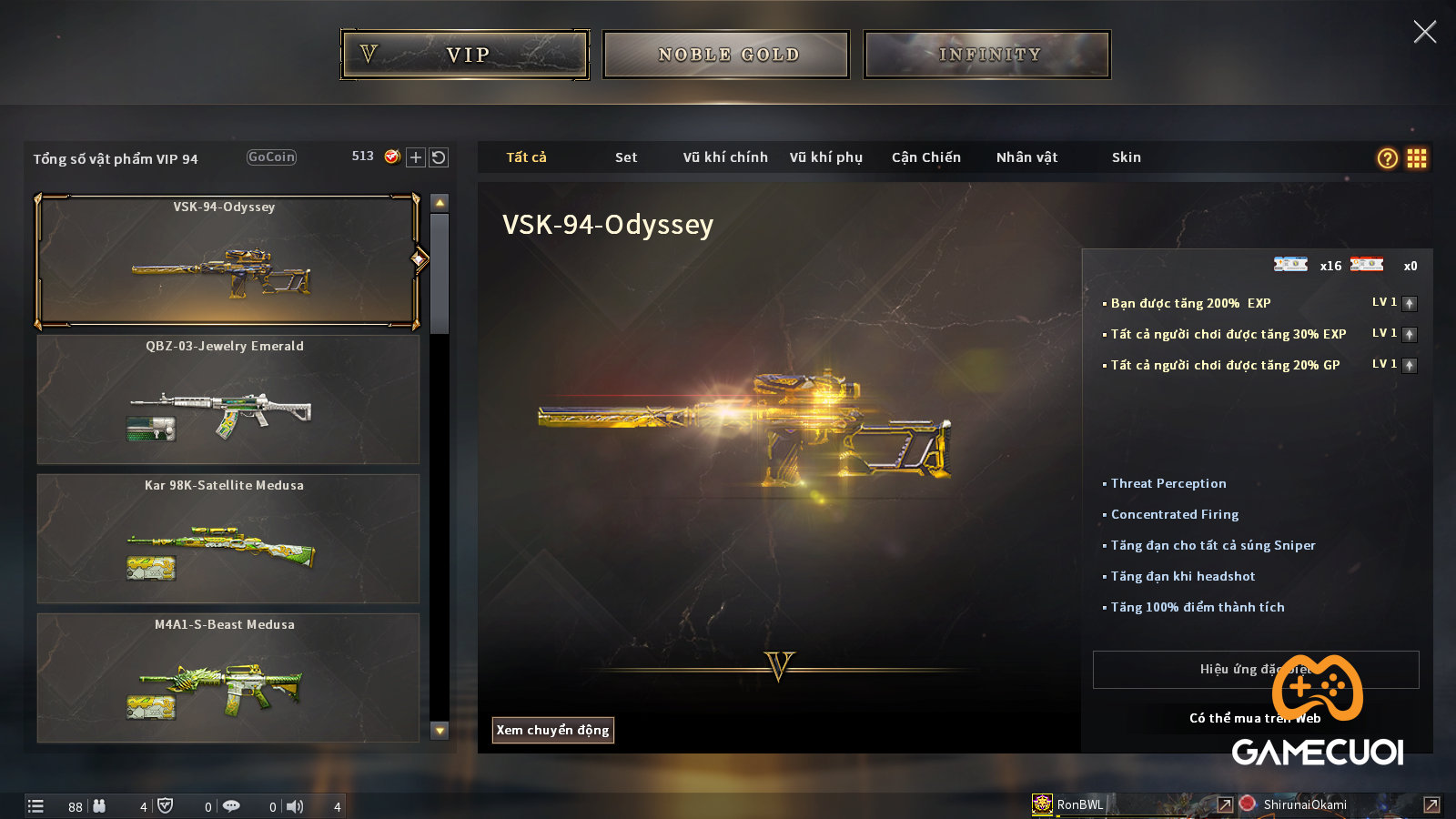This screenshot has width=1456, height=819.
Task: Refresh the GoCoin balance
Action: 439,157
